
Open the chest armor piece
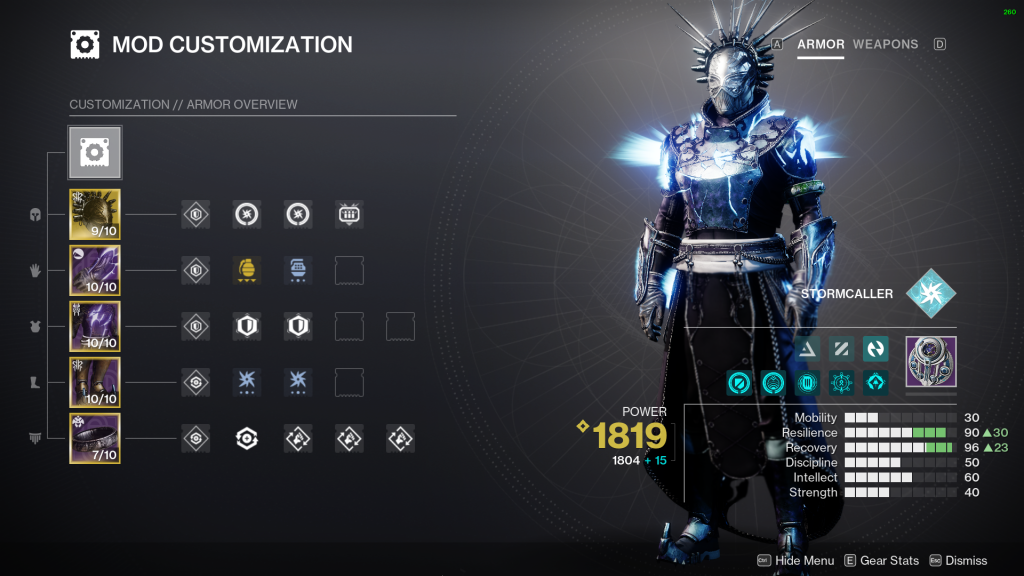click(95, 326)
